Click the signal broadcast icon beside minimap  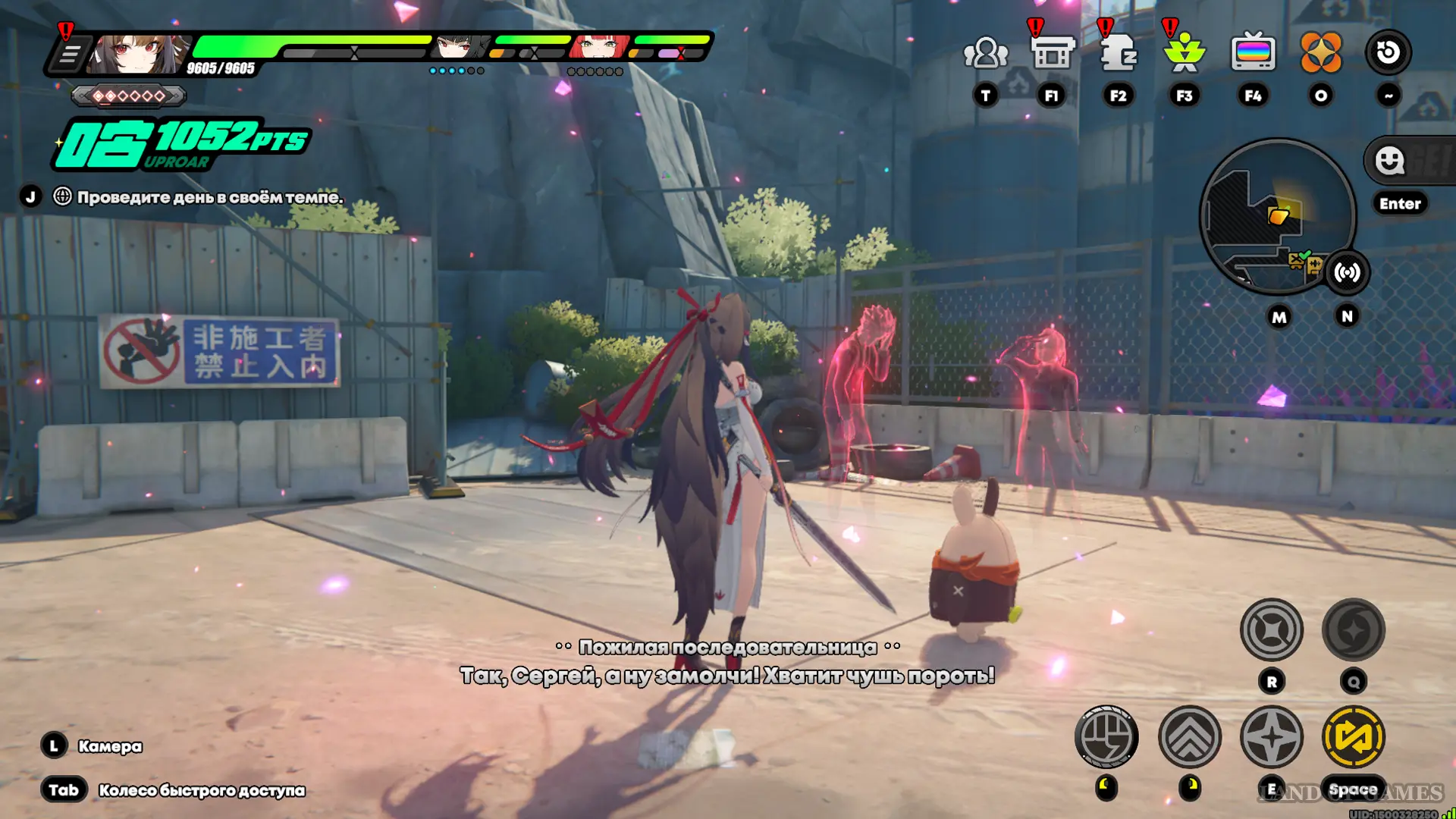tap(1347, 272)
